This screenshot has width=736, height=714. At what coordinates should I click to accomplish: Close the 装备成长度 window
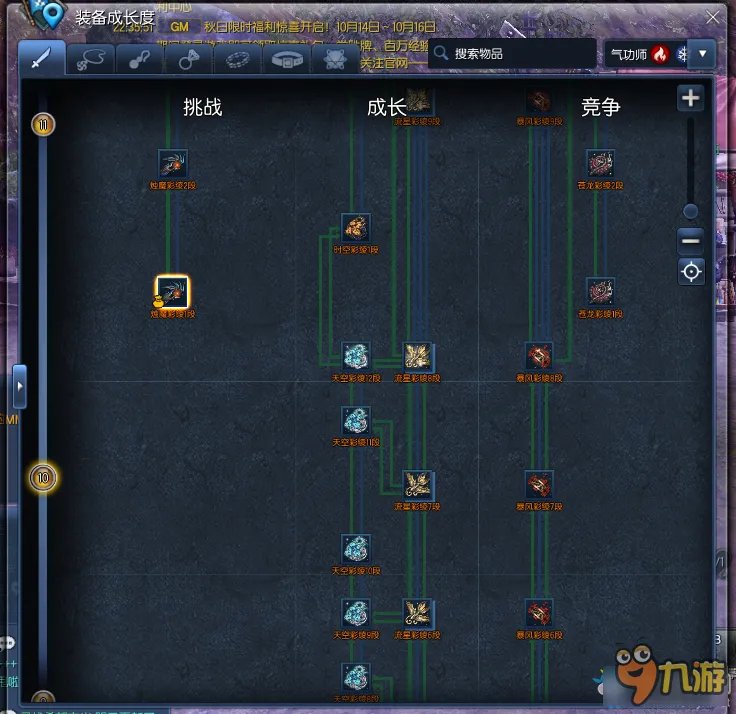pos(711,17)
